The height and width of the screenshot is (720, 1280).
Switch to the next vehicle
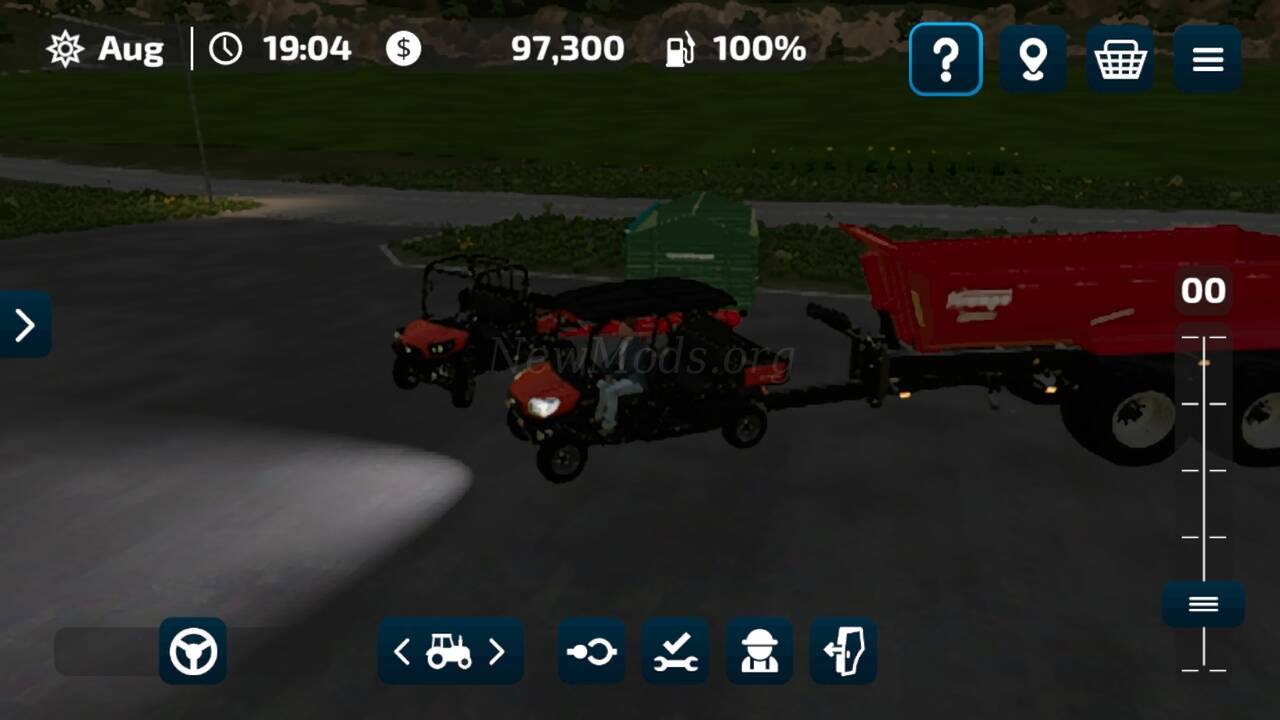(x=497, y=652)
